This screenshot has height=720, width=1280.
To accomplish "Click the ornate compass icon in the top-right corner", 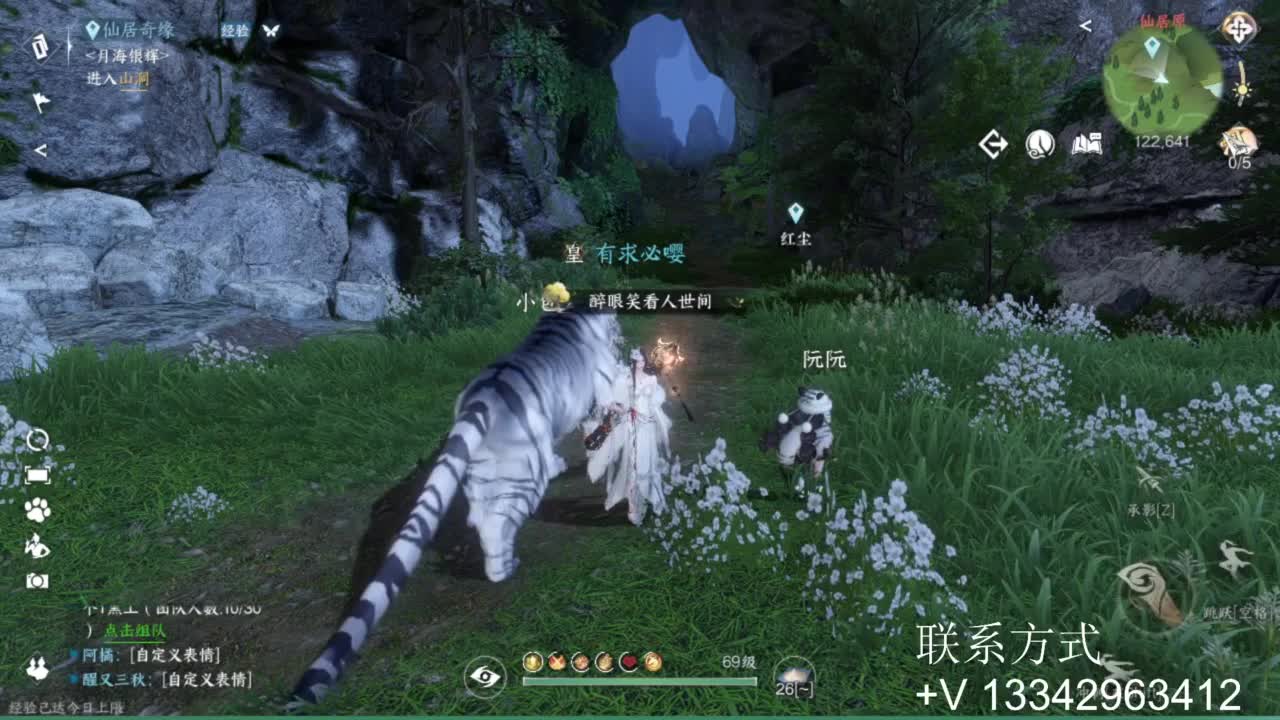I will coord(1241,27).
